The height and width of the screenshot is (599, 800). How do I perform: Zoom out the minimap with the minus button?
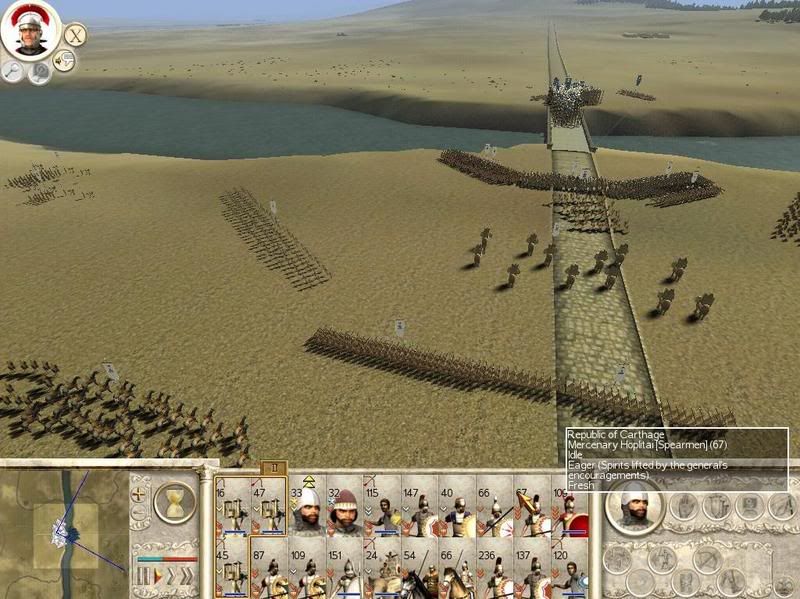(x=139, y=514)
